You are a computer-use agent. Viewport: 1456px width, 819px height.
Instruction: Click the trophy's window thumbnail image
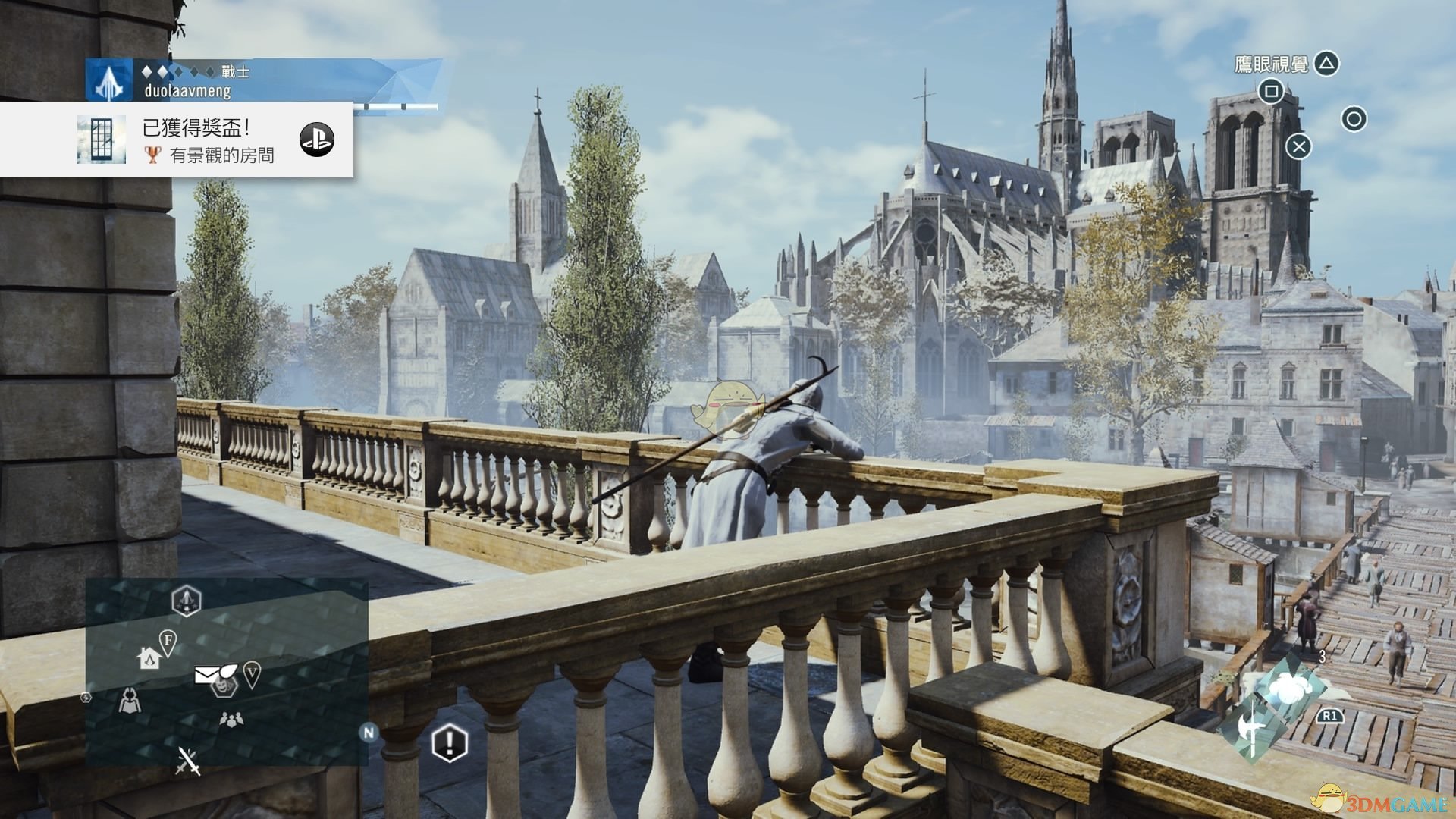101,140
